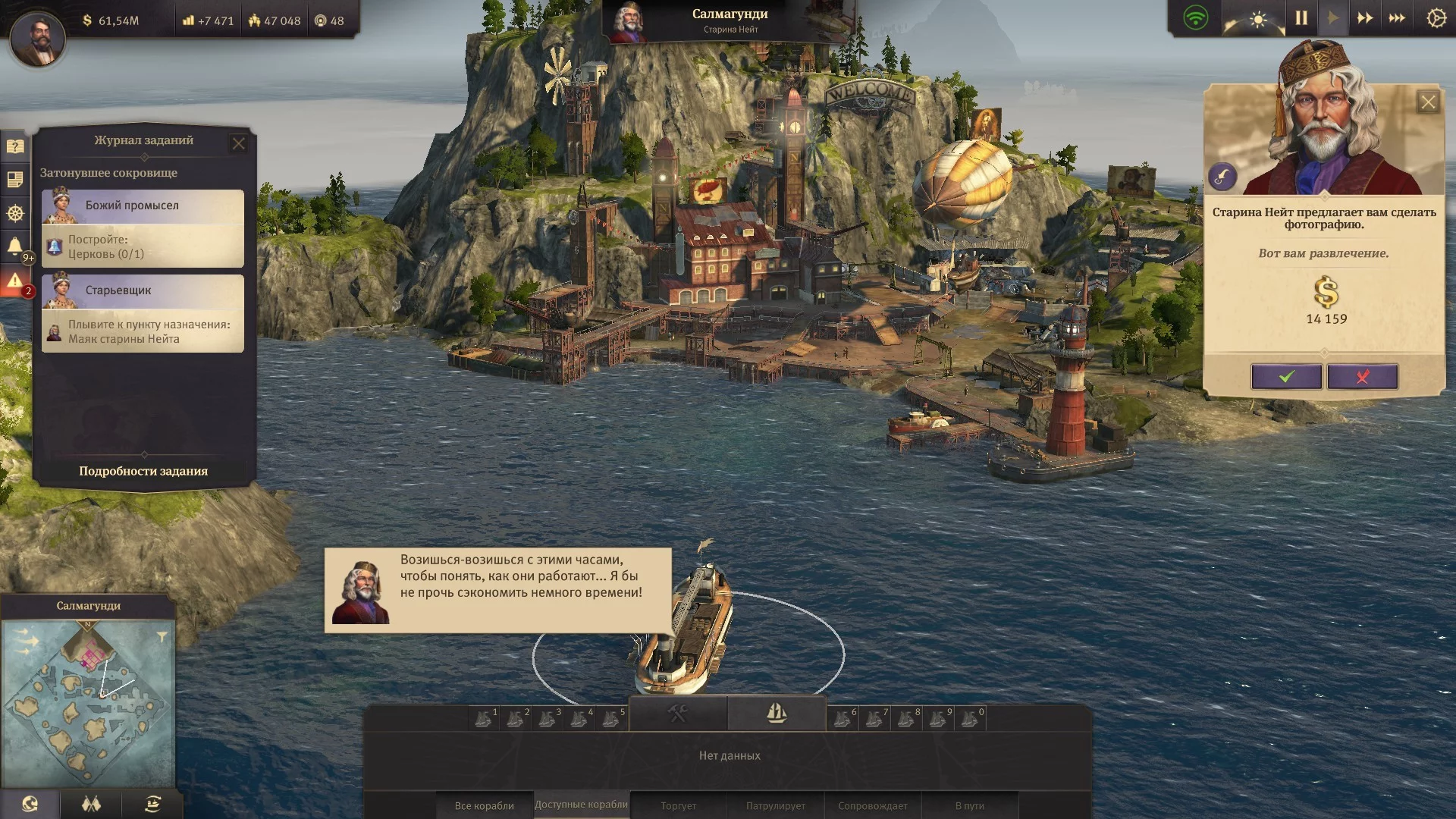Set game speed to double fast-forward
Image resolution: width=1456 pixels, height=819 pixels.
[x=1364, y=18]
